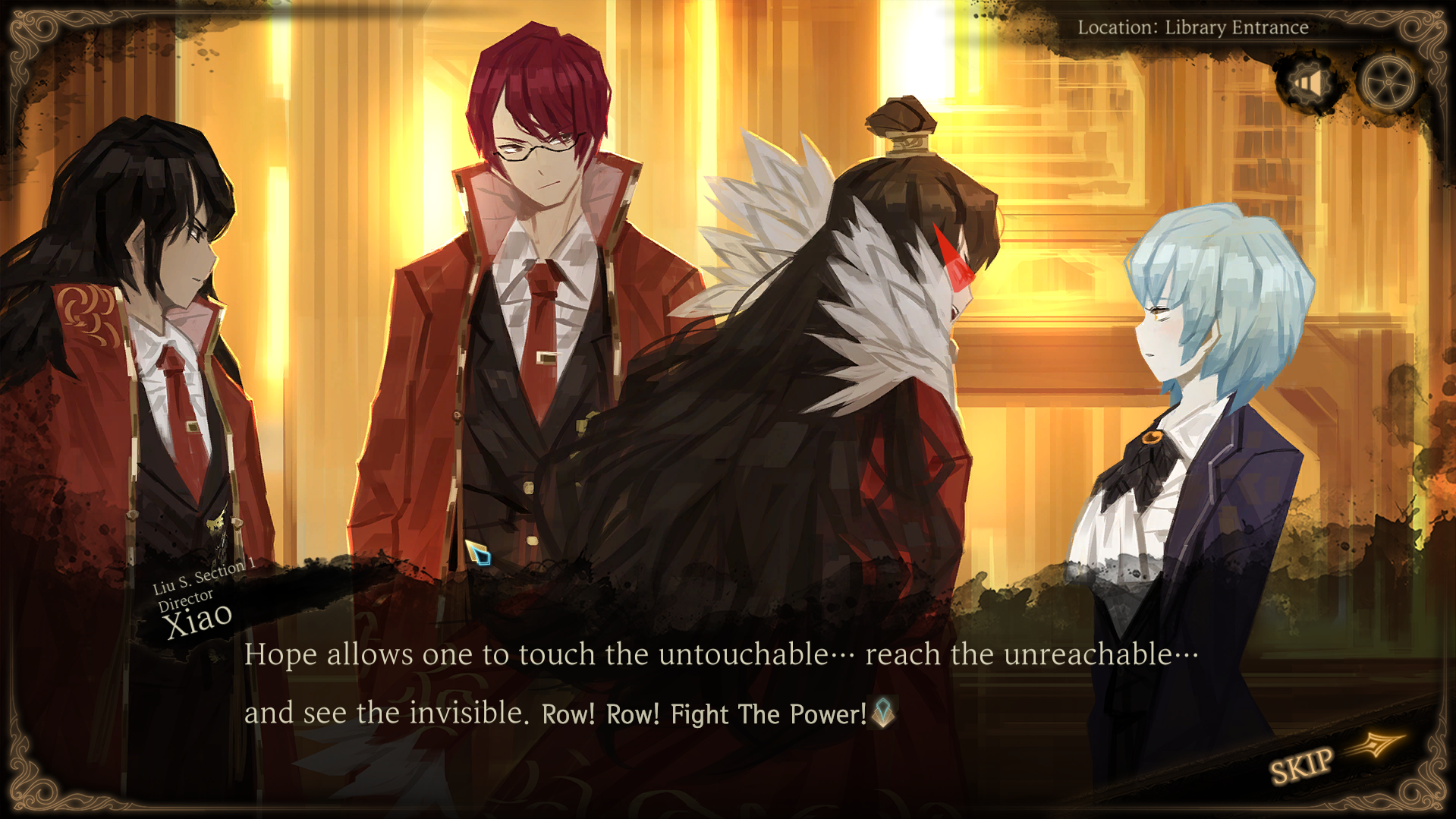Click the glowing gold marker beside the blue icon
The height and width of the screenshot is (819, 1456).
(472, 549)
